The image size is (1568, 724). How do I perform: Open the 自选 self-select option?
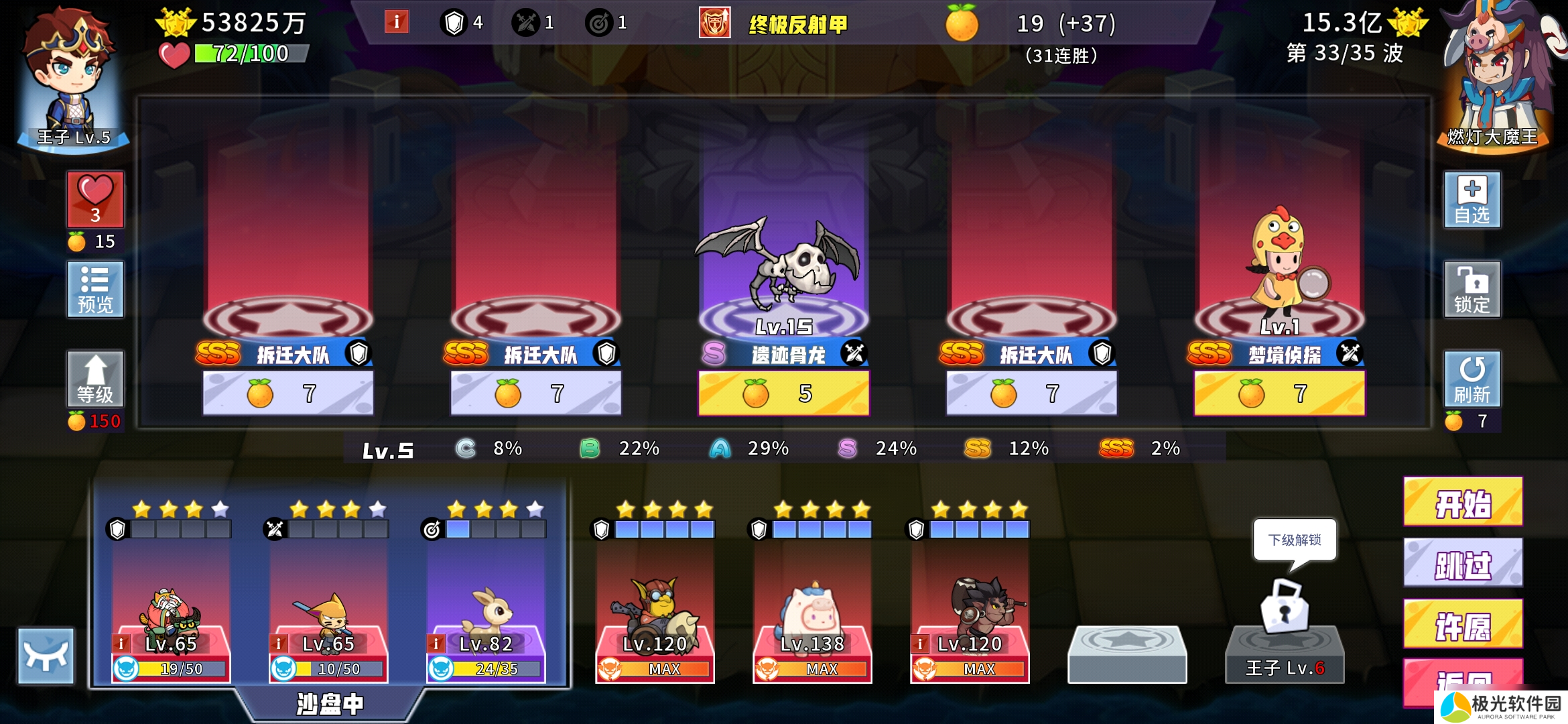point(1472,201)
